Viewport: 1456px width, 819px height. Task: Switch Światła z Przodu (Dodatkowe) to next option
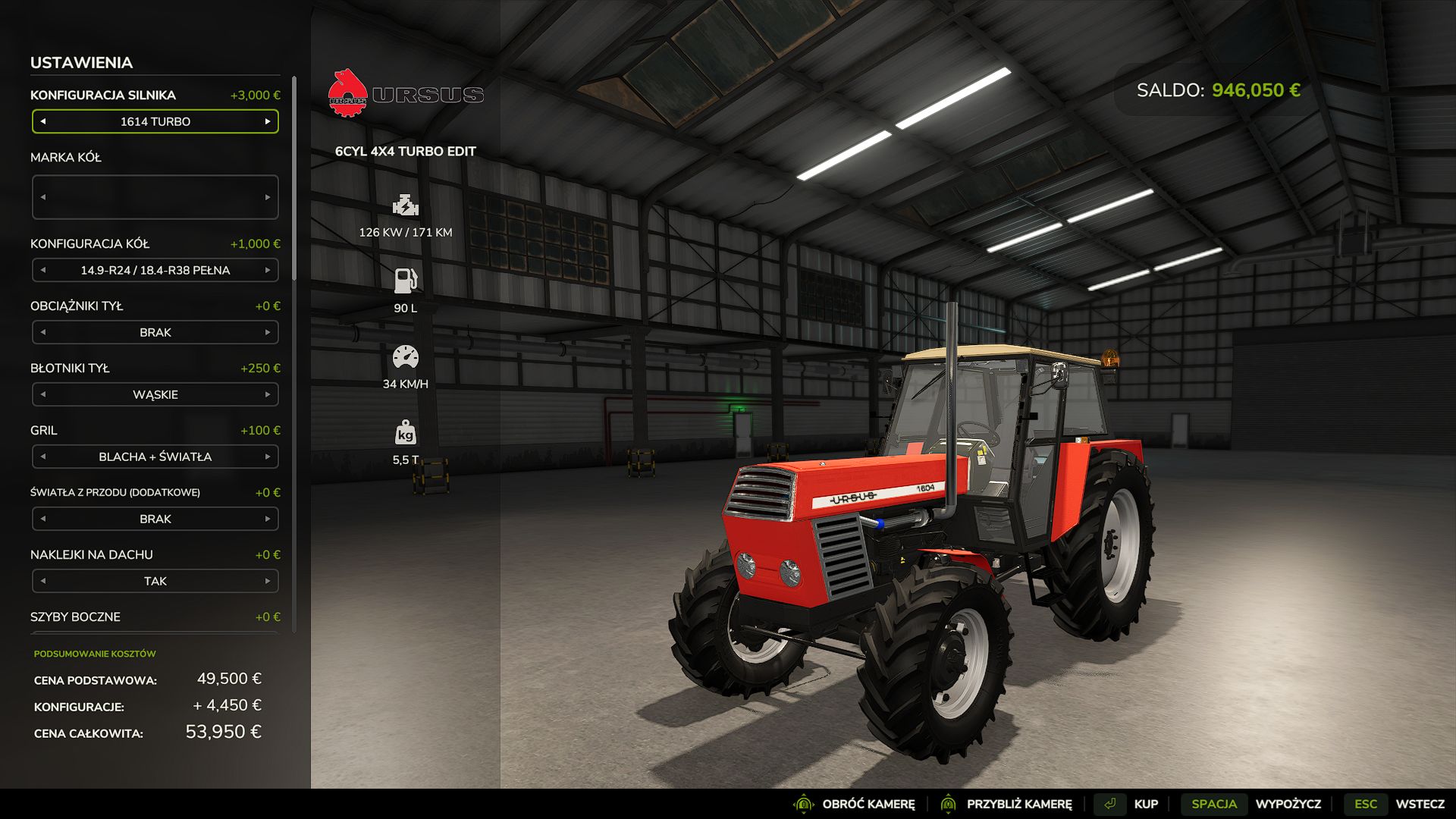coord(268,519)
